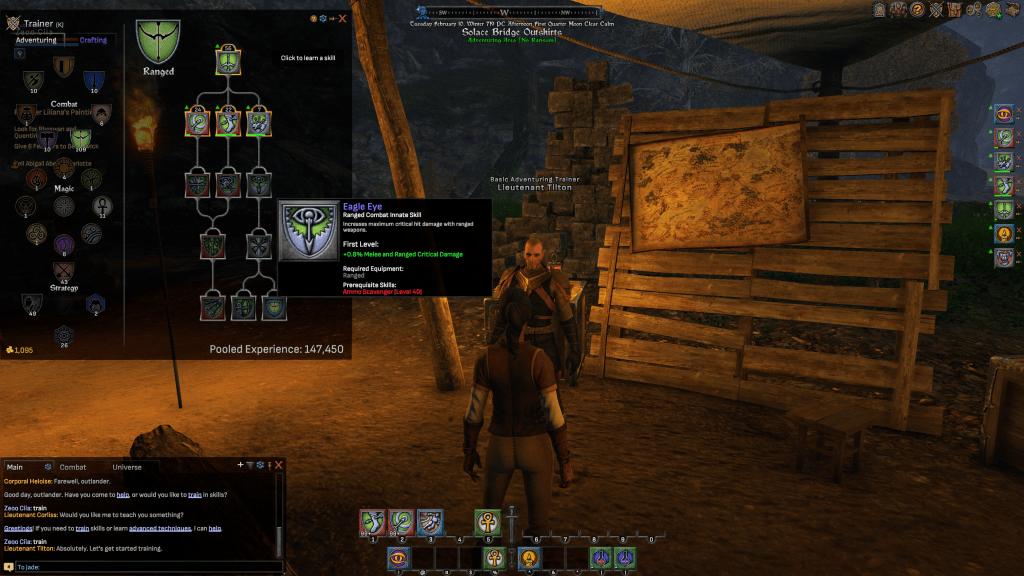Activate the ankh ability in hotbar slot 5
Viewport: 1024px width, 576px height.
pos(488,523)
